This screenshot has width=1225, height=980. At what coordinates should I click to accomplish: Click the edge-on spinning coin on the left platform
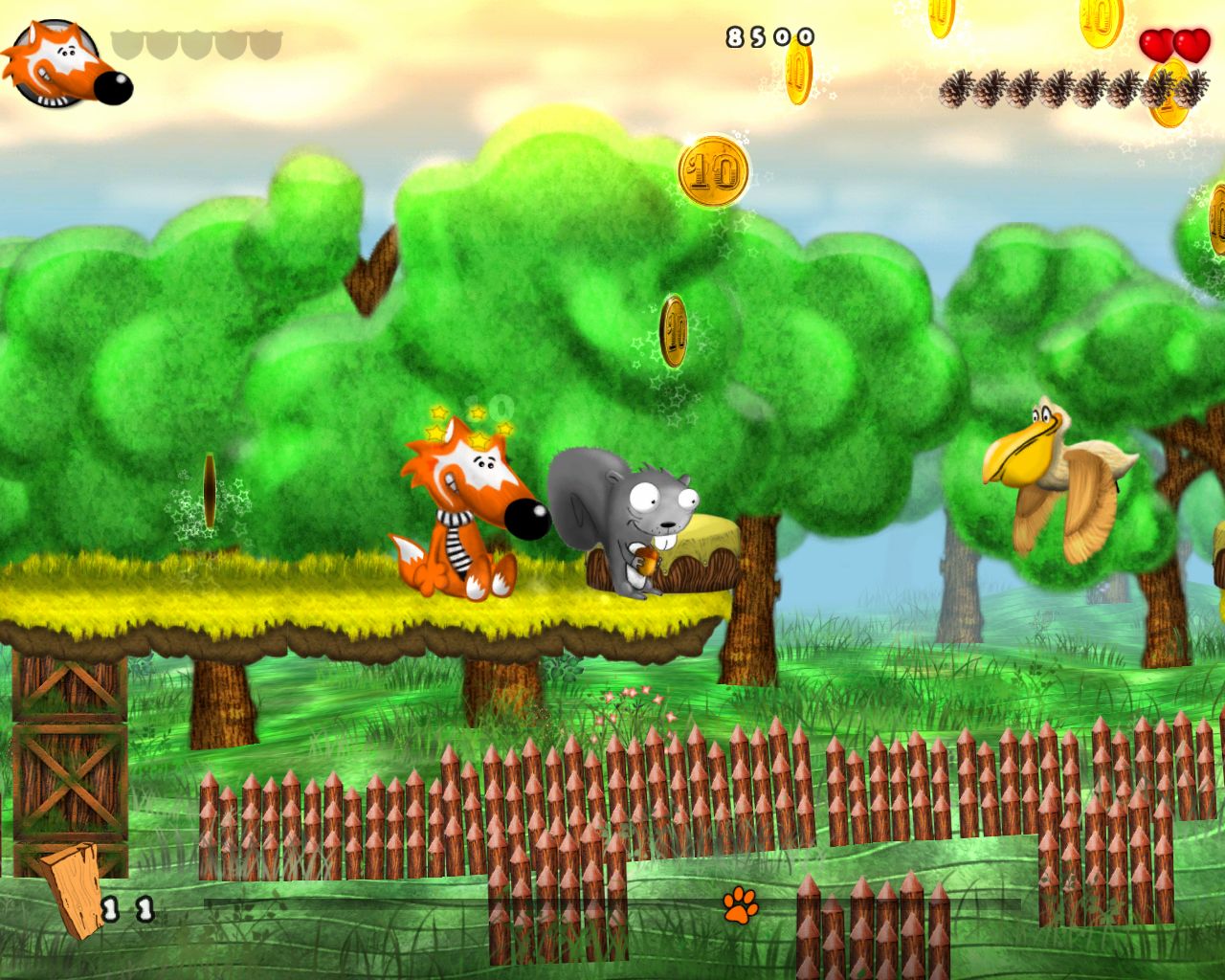210,490
